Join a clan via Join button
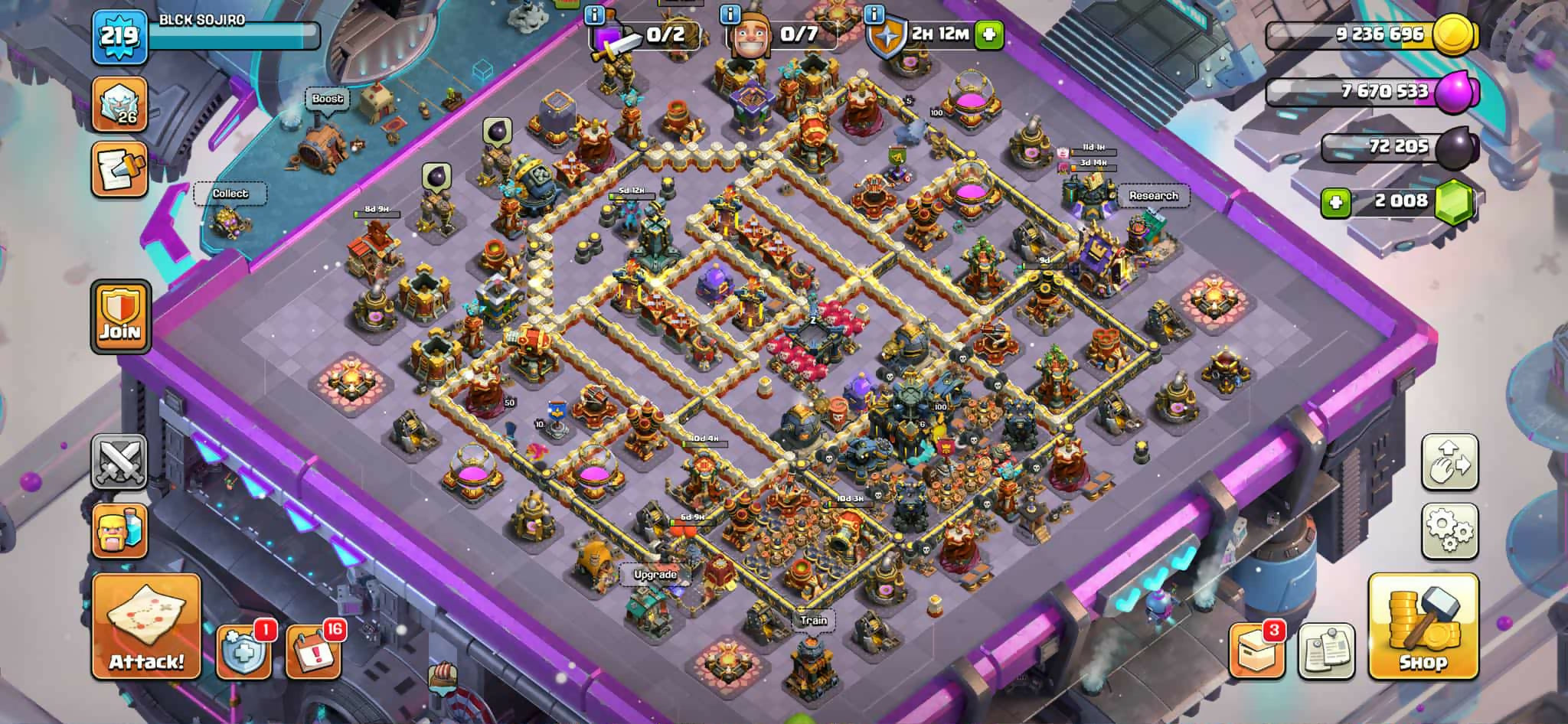The height and width of the screenshot is (724, 1568). pyautogui.click(x=120, y=317)
